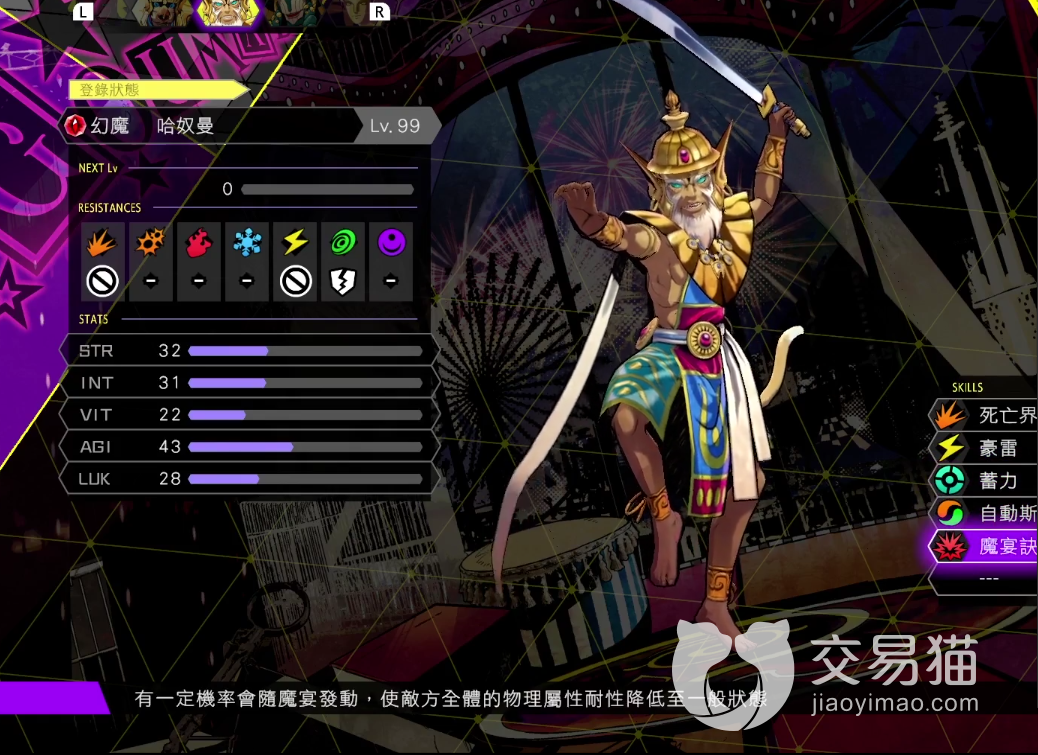Click the electric resistance lightning icon
The height and width of the screenshot is (755, 1038).
click(x=295, y=242)
